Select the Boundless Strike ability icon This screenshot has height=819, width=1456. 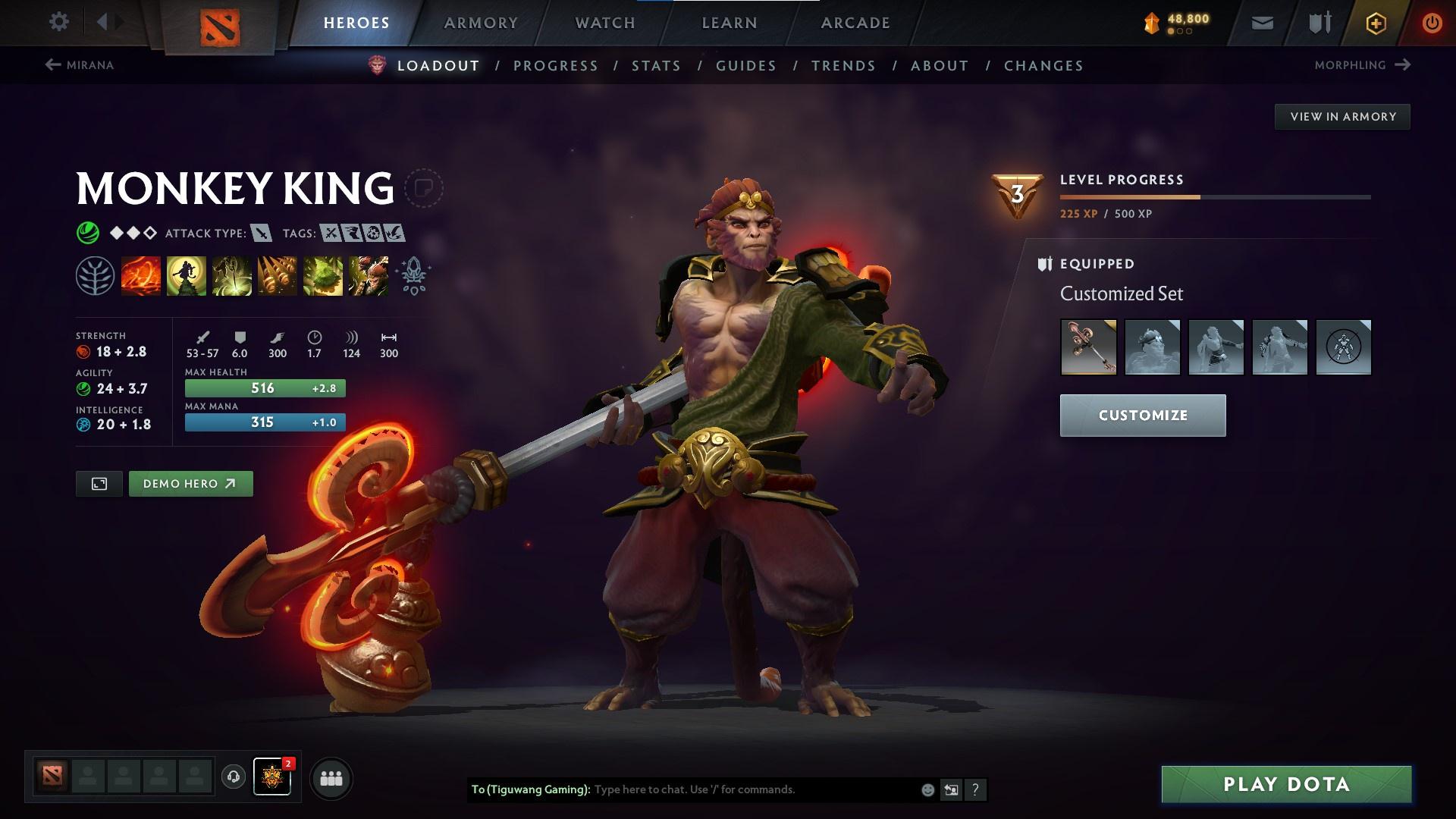[x=142, y=275]
